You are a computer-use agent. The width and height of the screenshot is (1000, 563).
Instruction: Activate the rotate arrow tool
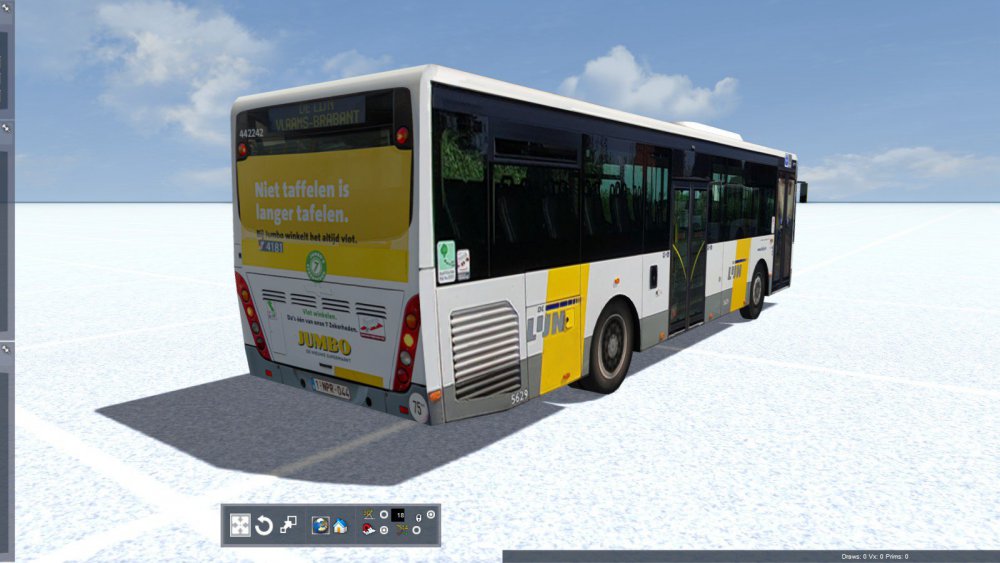coord(264,525)
